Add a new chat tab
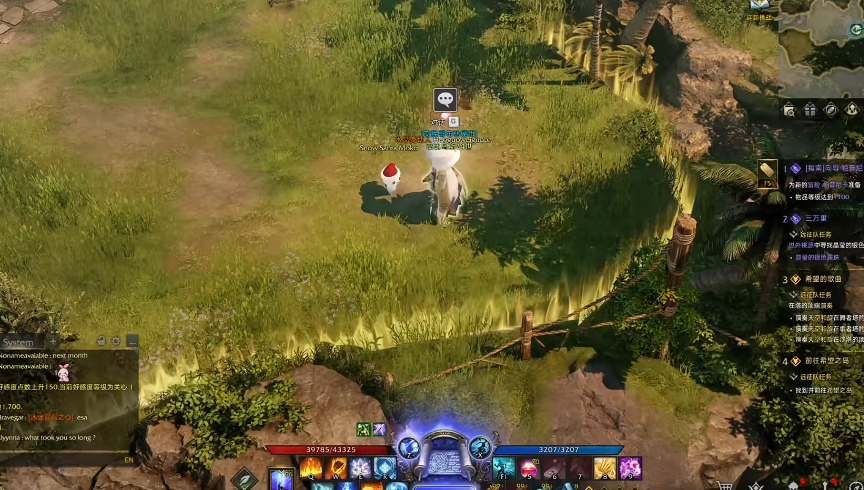This screenshot has height=490, width=864. point(53,342)
